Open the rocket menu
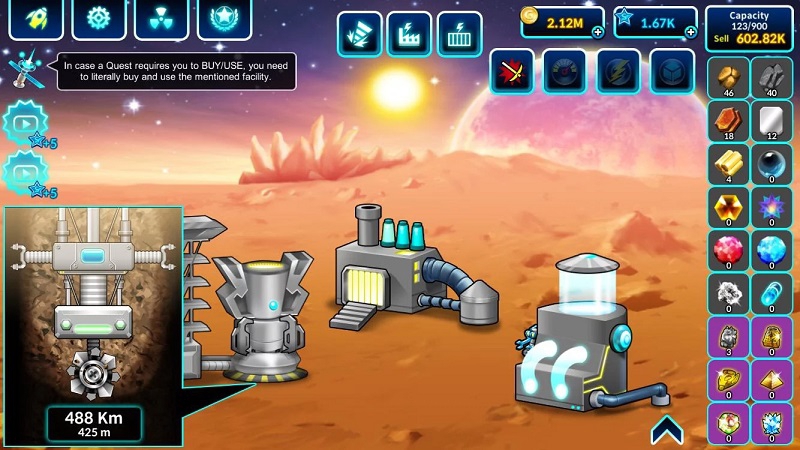The image size is (800, 450). pyautogui.click(x=36, y=18)
